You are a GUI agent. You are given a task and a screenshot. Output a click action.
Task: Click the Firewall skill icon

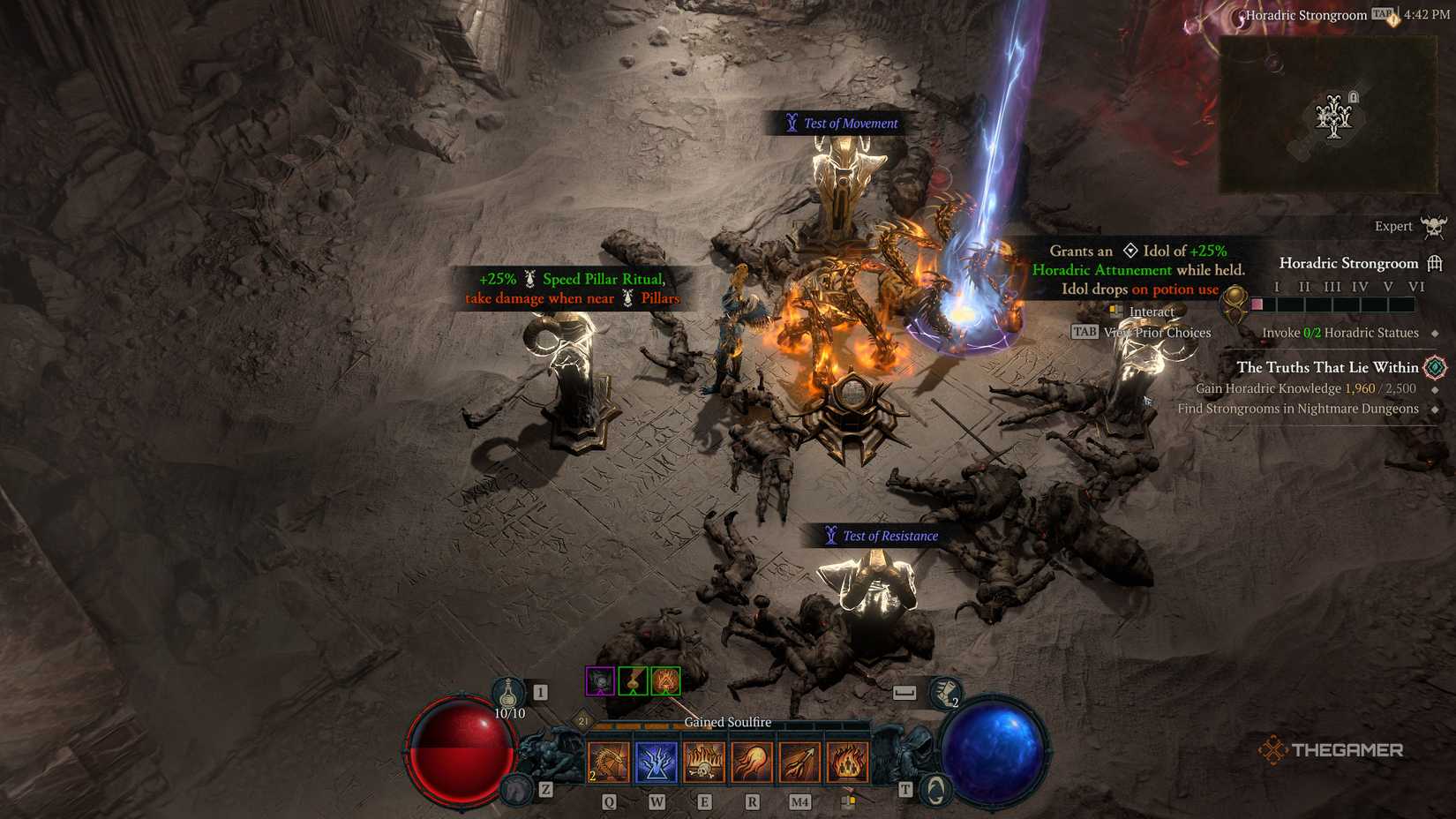click(847, 761)
